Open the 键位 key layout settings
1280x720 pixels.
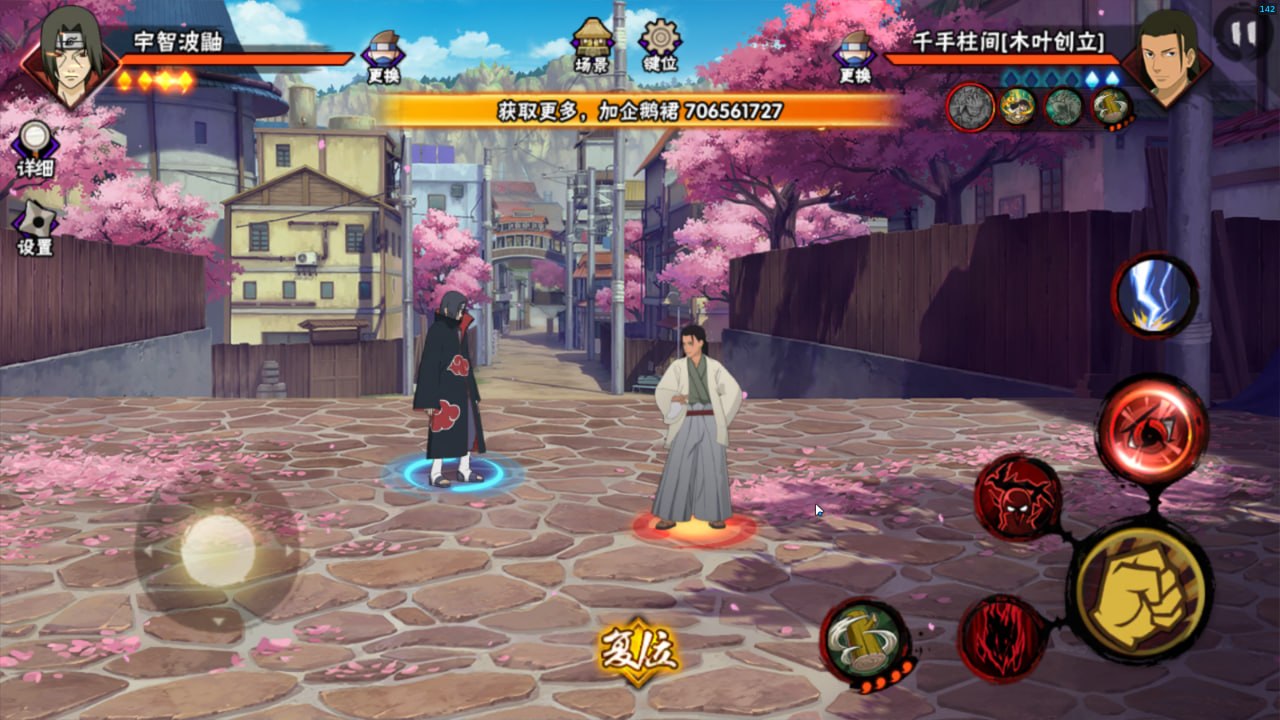(660, 46)
